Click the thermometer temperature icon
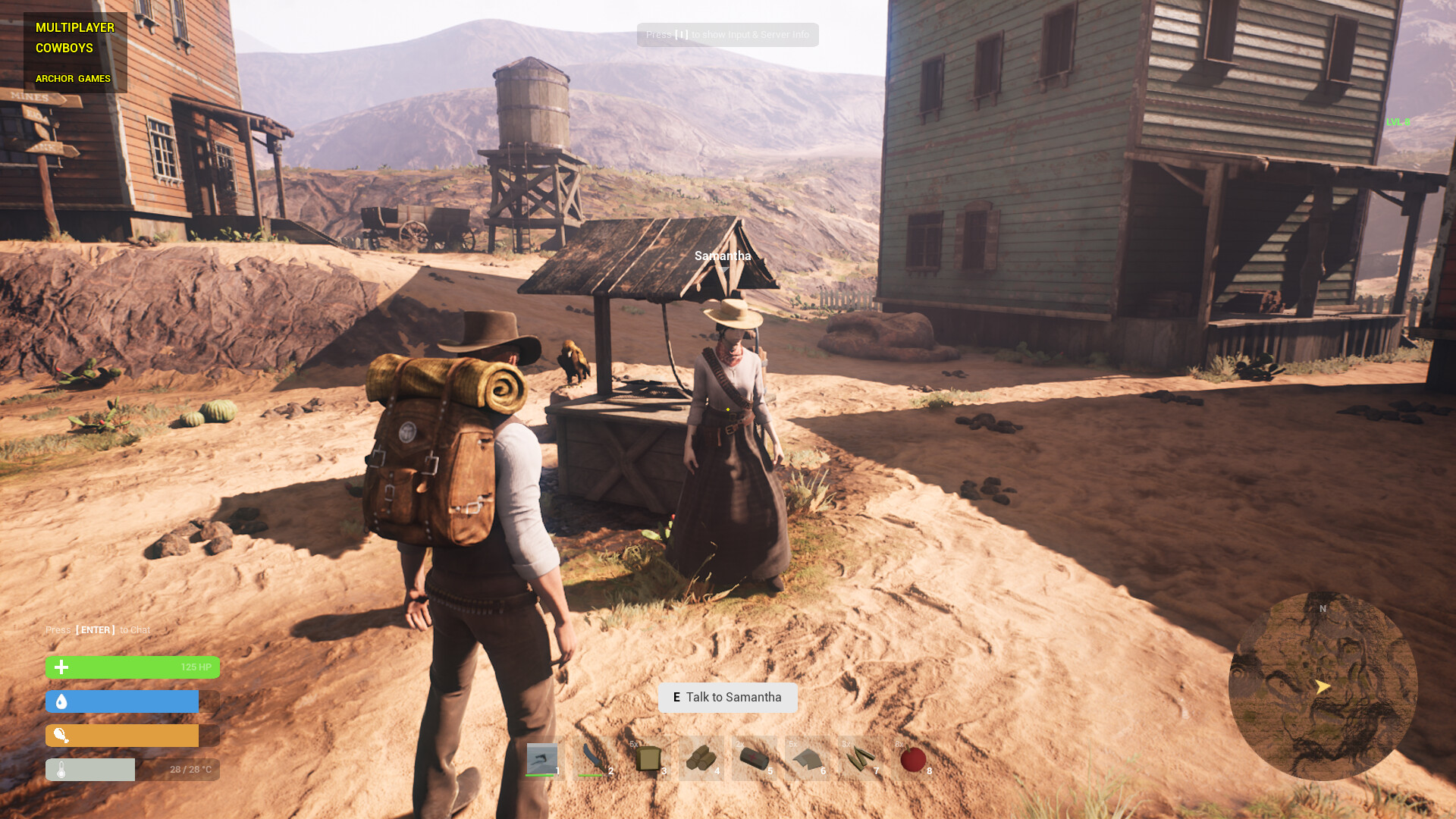Screen dimensions: 1456x819 (60, 769)
